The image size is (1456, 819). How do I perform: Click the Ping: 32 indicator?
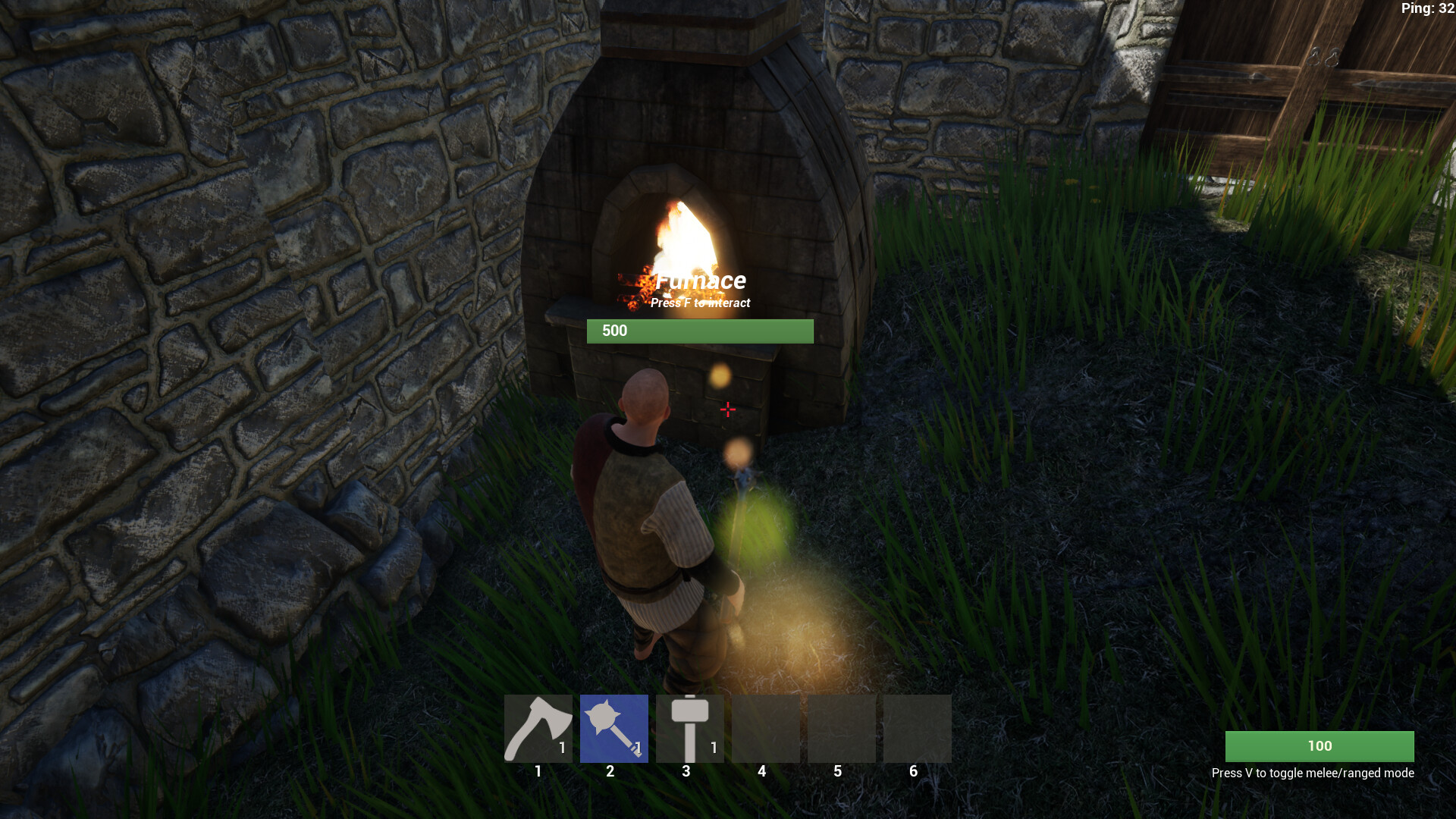1428,10
